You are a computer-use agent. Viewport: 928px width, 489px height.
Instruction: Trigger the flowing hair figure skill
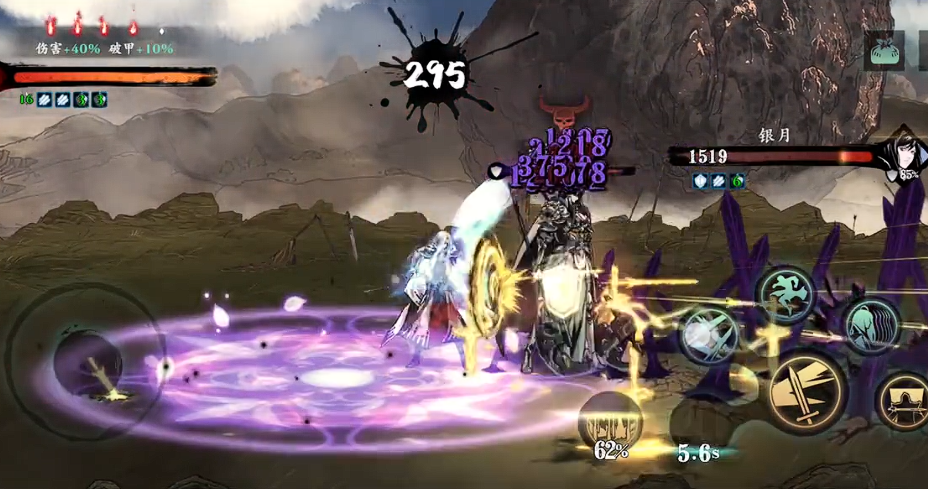[x=872, y=325]
